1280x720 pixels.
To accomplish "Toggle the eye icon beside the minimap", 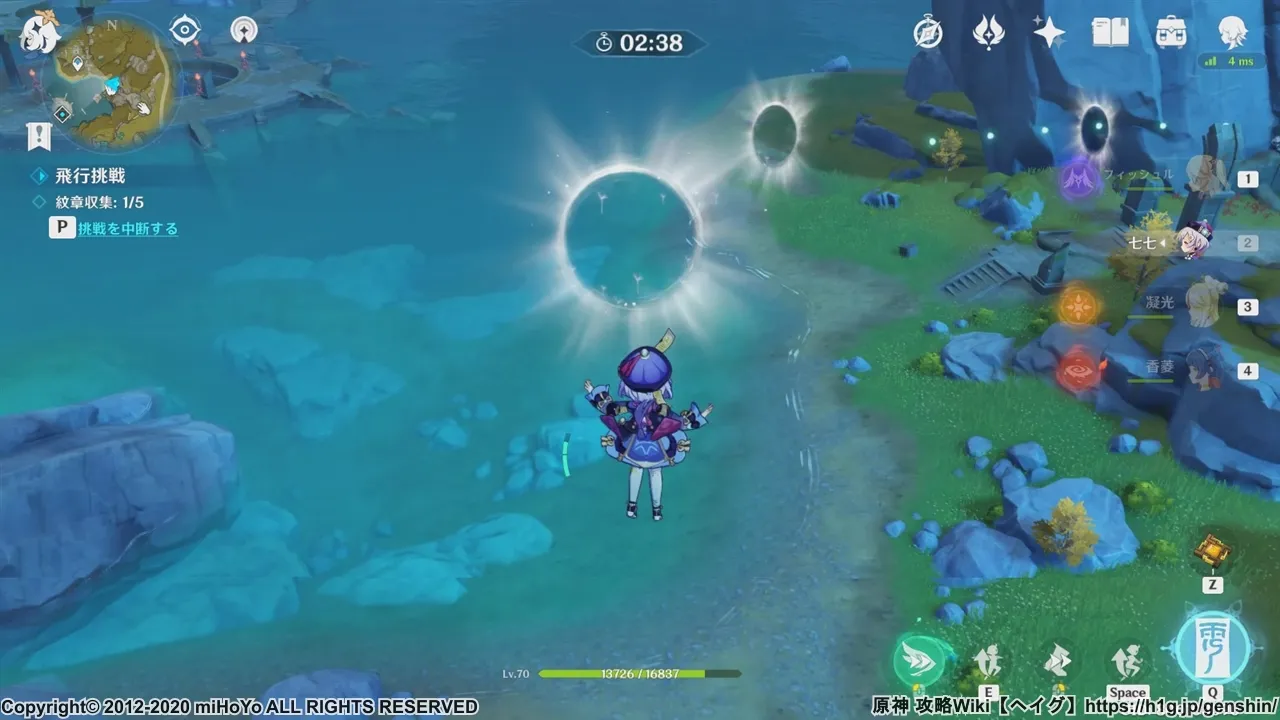I will pyautogui.click(x=182, y=31).
